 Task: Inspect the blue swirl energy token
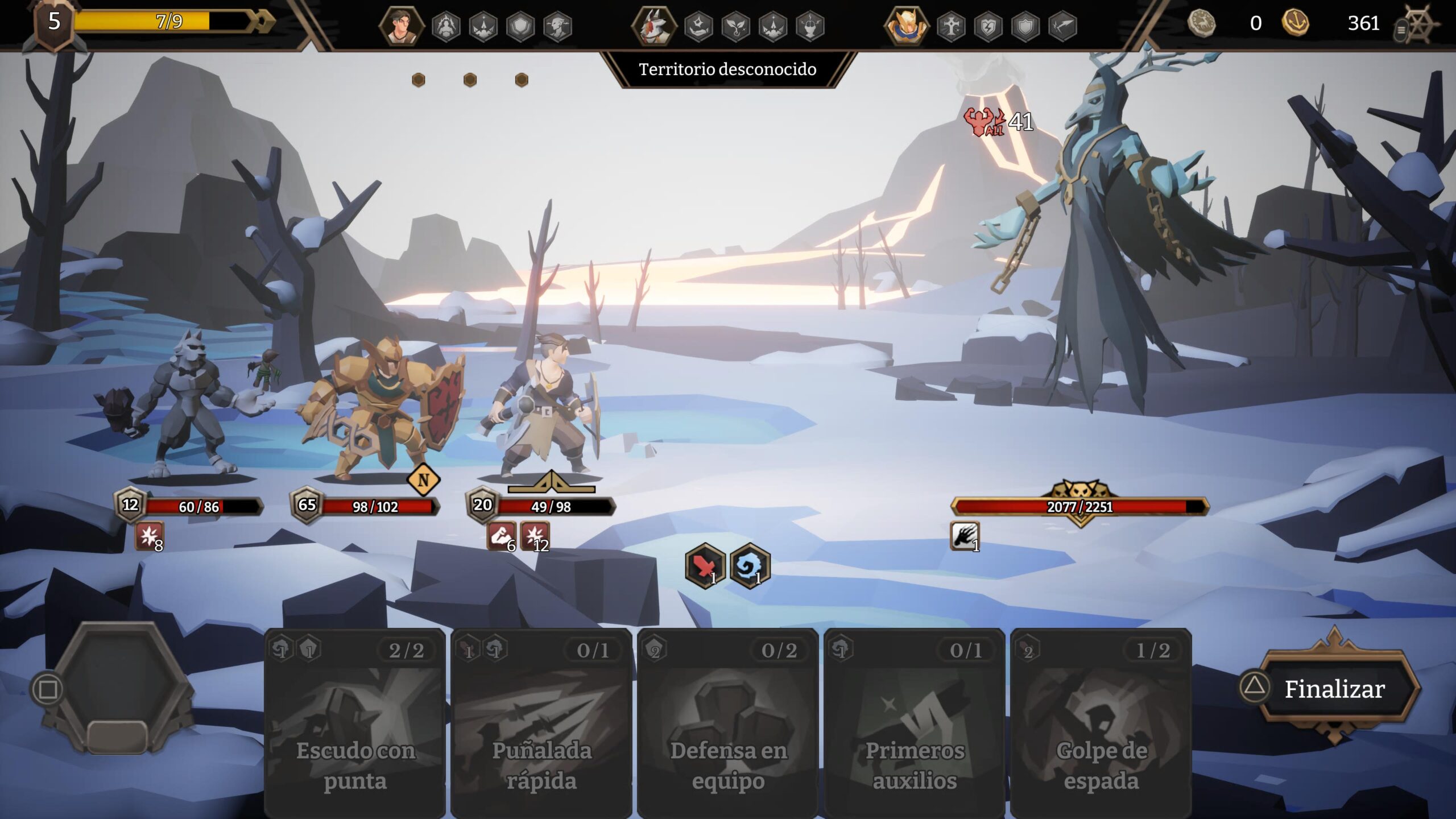[750, 565]
